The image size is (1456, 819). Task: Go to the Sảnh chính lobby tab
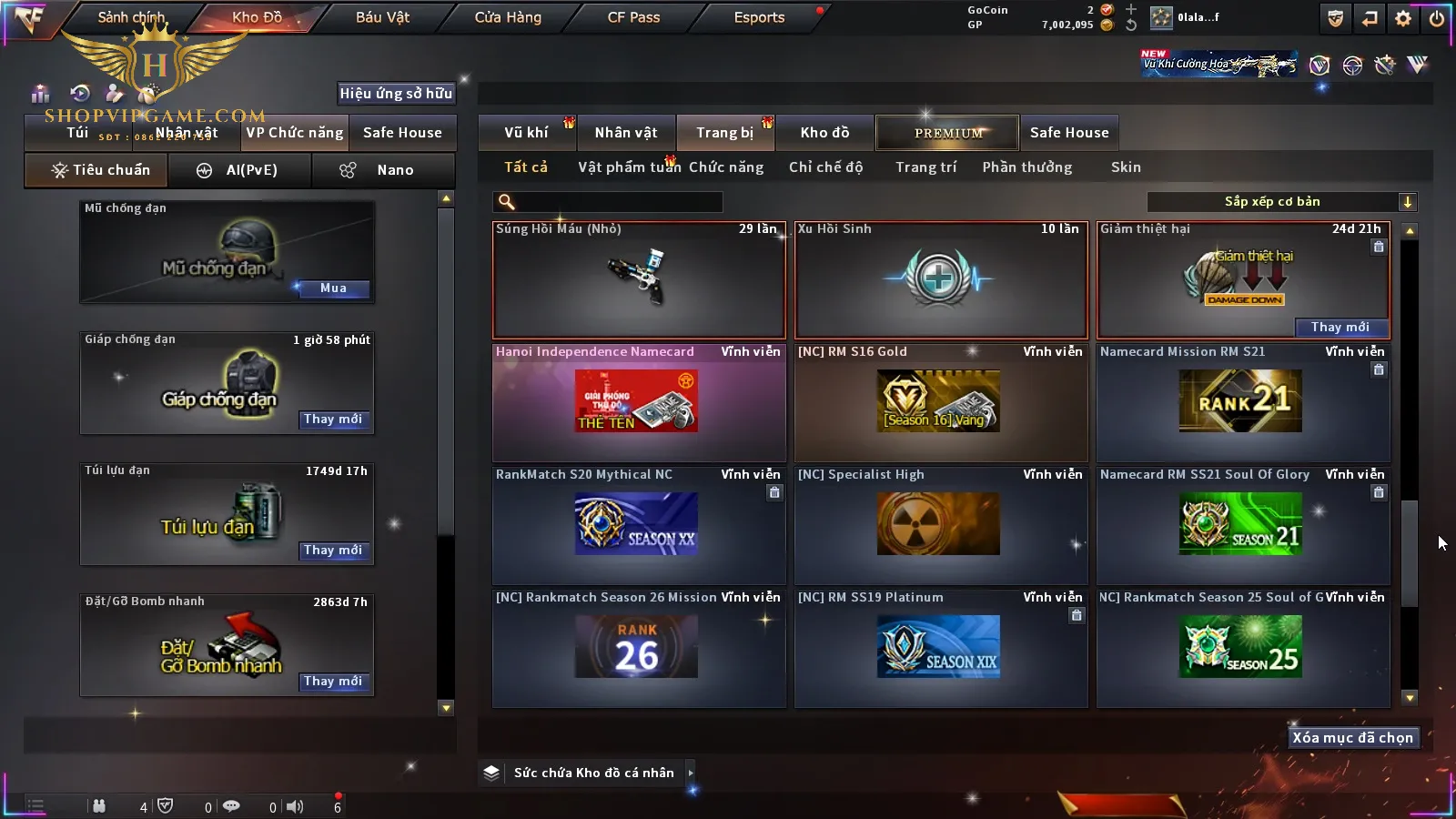click(x=131, y=17)
